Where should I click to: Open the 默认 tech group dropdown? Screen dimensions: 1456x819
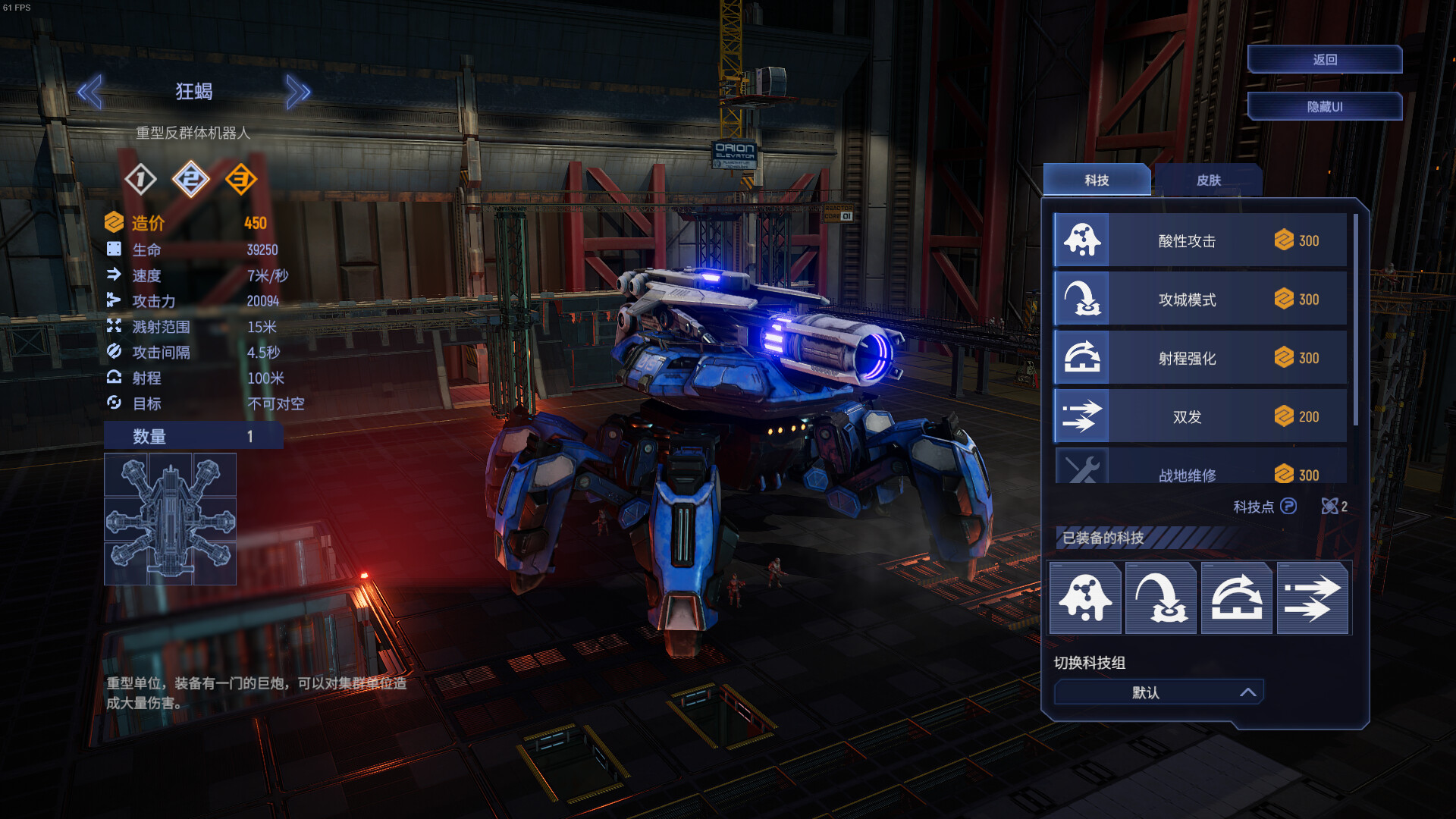(1158, 692)
